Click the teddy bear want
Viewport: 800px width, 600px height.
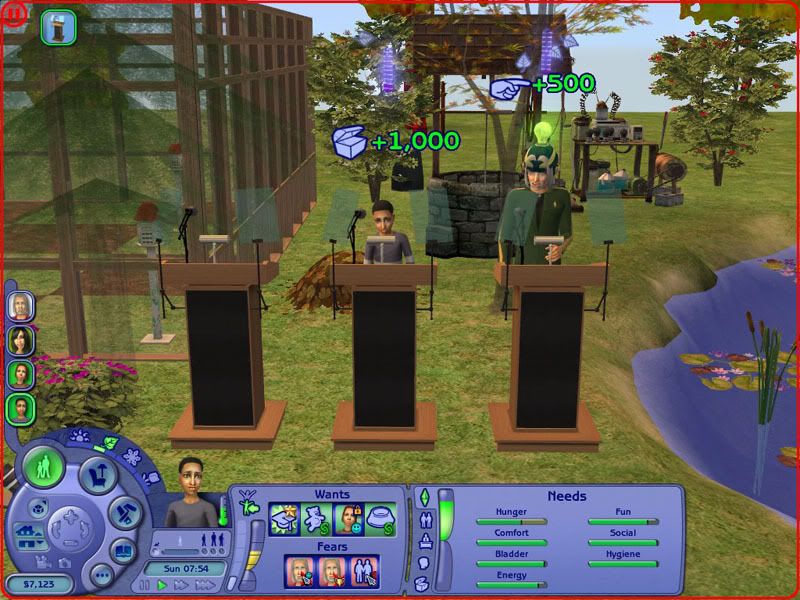316,519
